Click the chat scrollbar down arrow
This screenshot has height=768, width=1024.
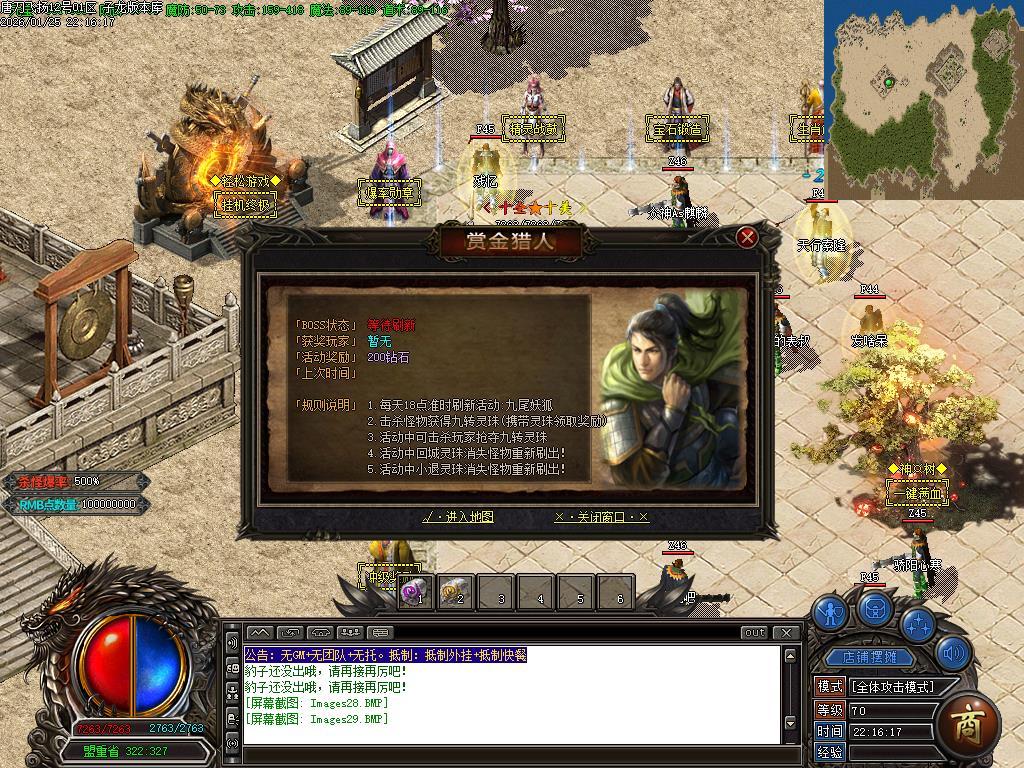coord(790,723)
